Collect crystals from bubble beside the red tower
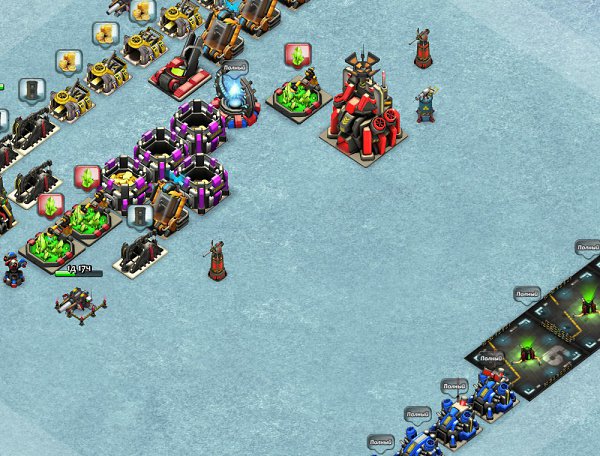Viewport: 600px width, 456px height. pyautogui.click(x=297, y=54)
